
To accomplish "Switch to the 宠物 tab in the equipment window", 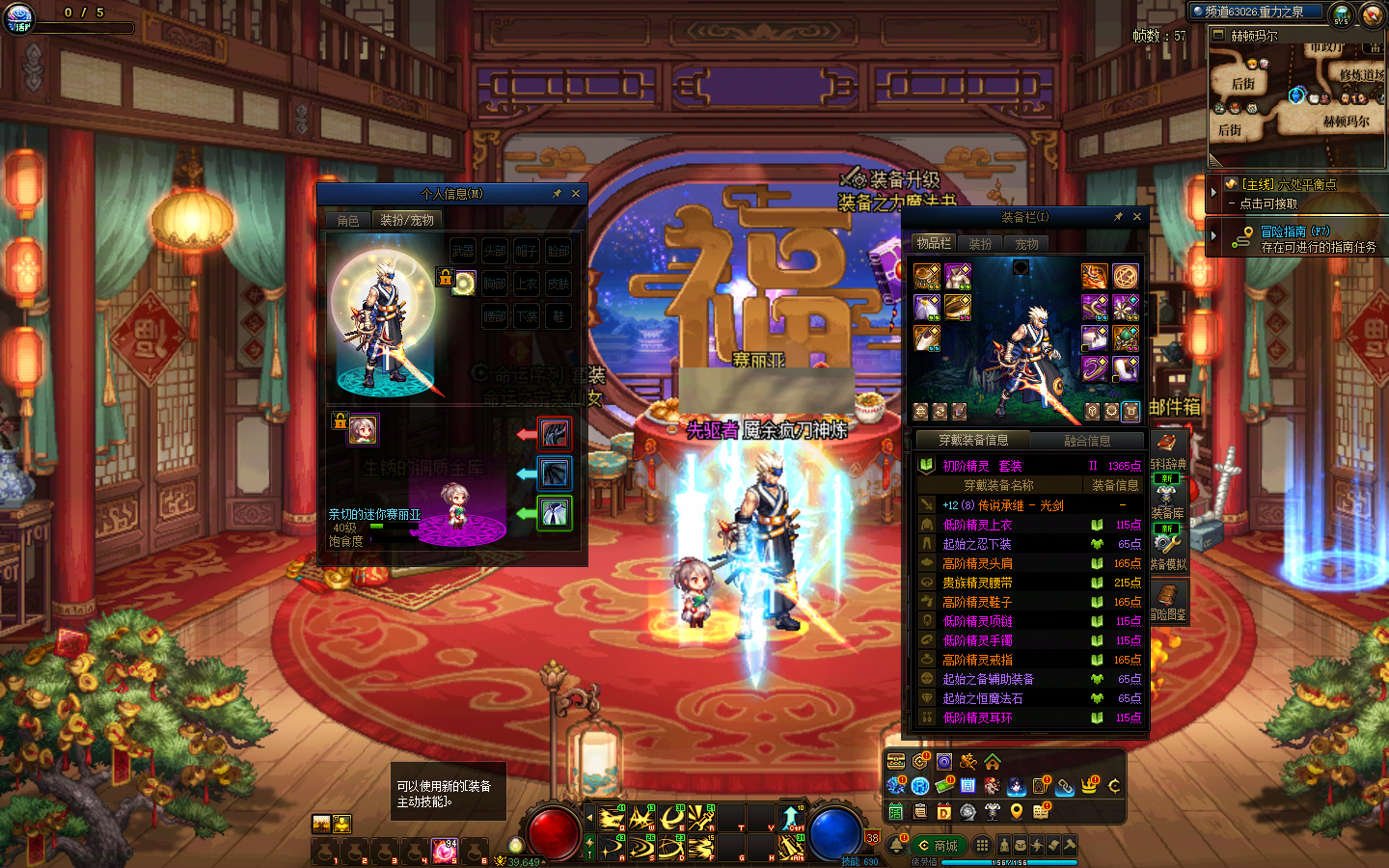I will [x=1026, y=244].
